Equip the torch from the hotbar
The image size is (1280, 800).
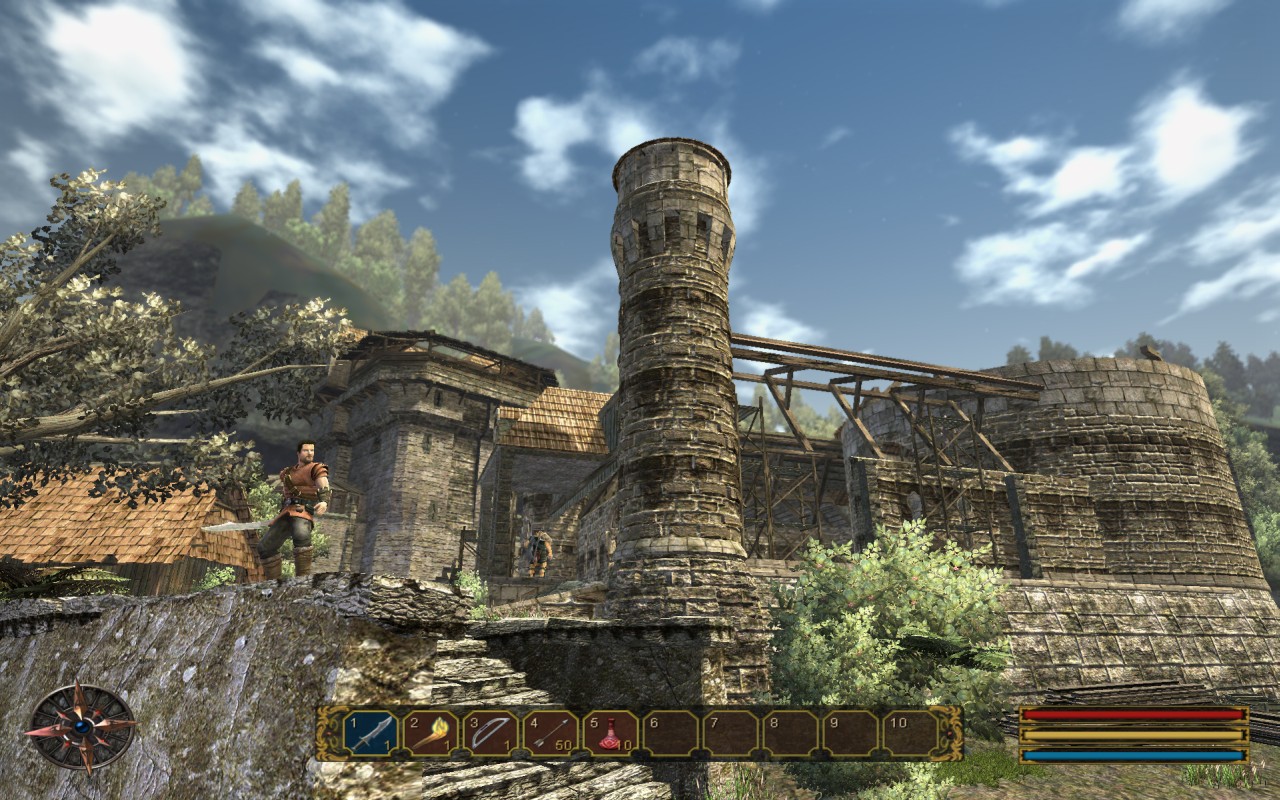(431, 734)
